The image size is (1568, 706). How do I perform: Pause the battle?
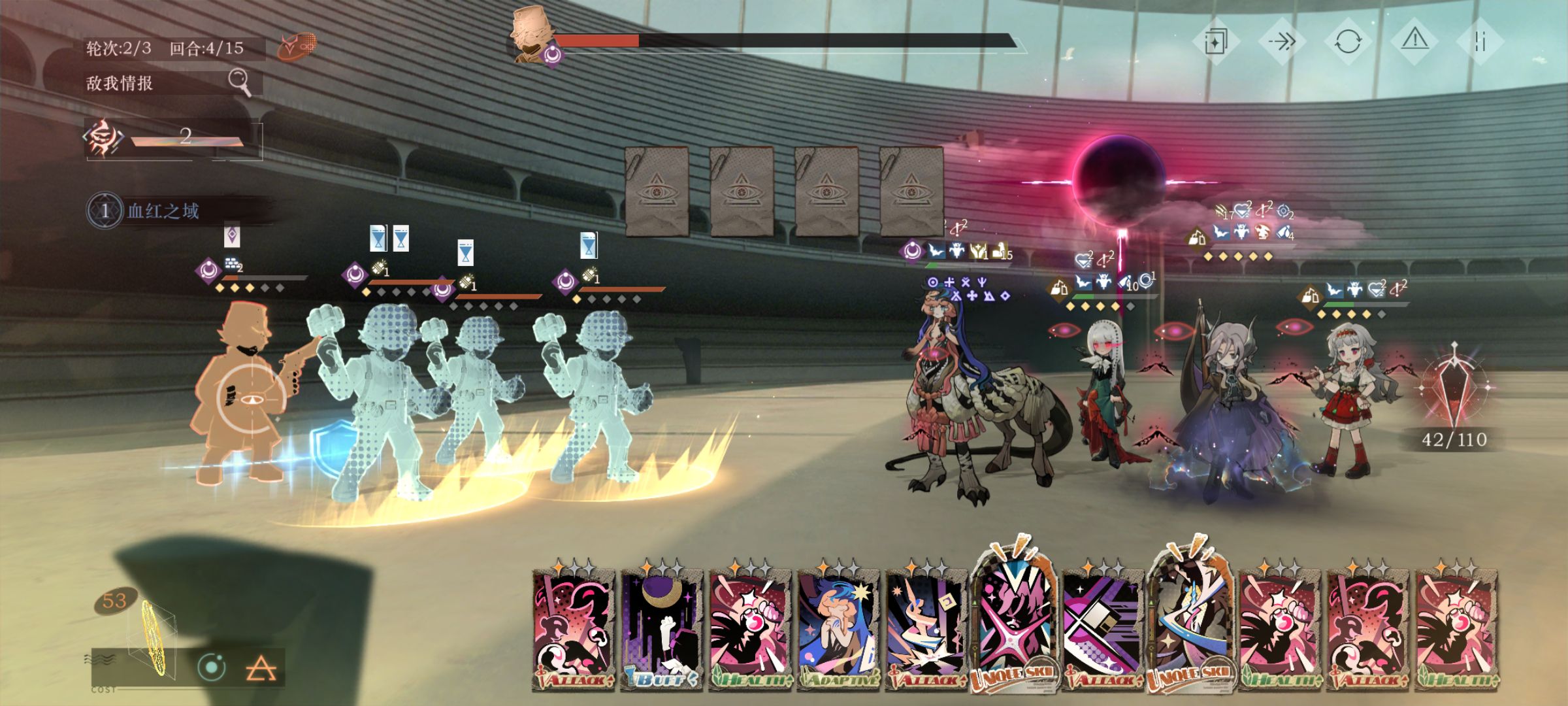1480,42
